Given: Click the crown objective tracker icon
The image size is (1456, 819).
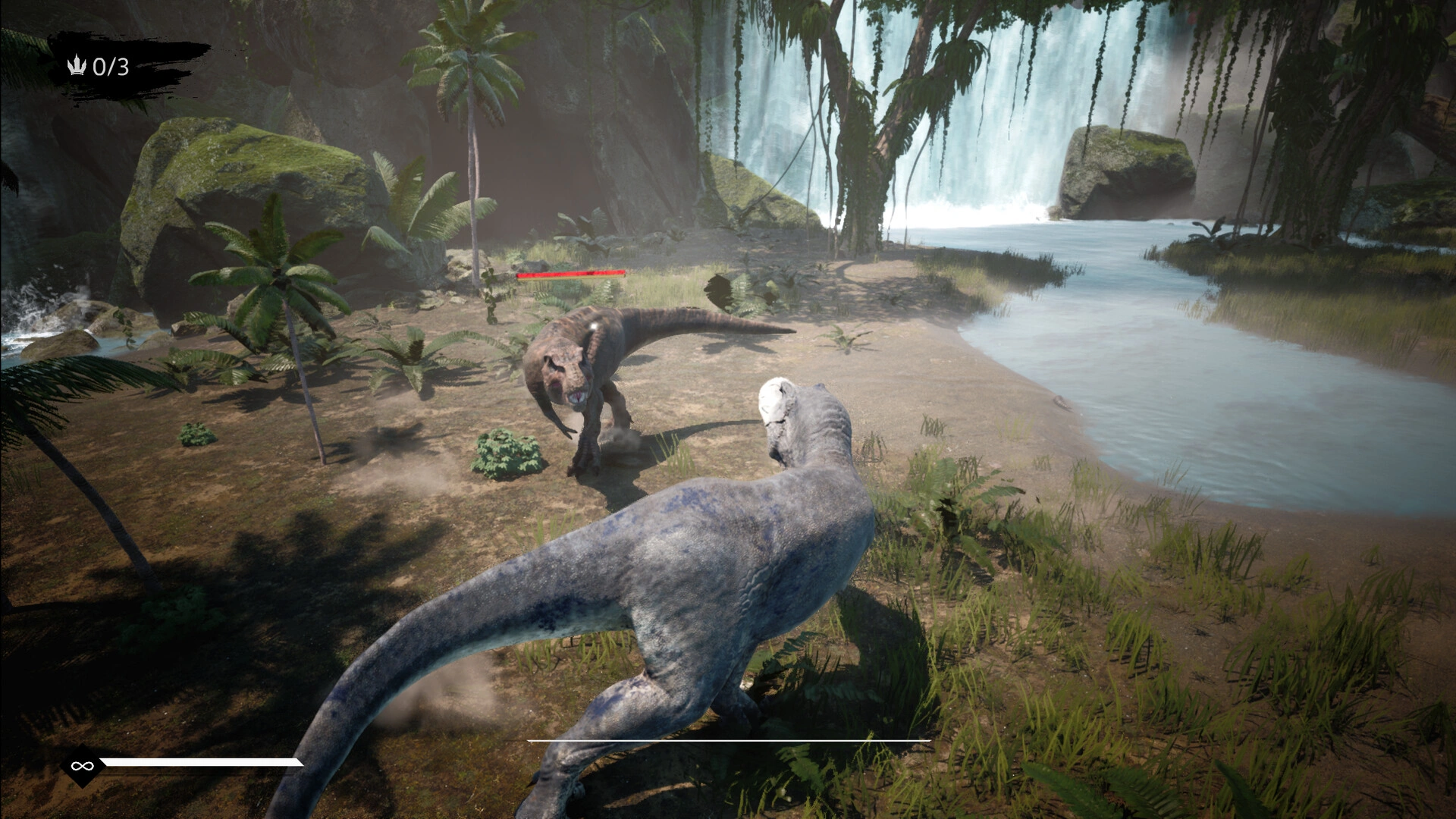Looking at the screenshot, I should pyautogui.click(x=77, y=67).
